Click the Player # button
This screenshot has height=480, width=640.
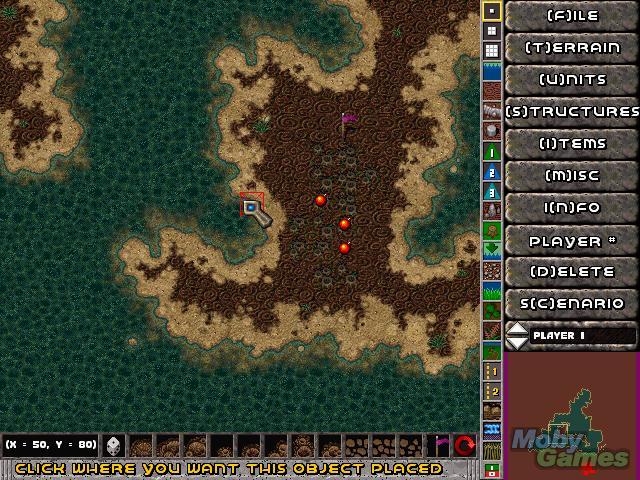click(x=573, y=240)
